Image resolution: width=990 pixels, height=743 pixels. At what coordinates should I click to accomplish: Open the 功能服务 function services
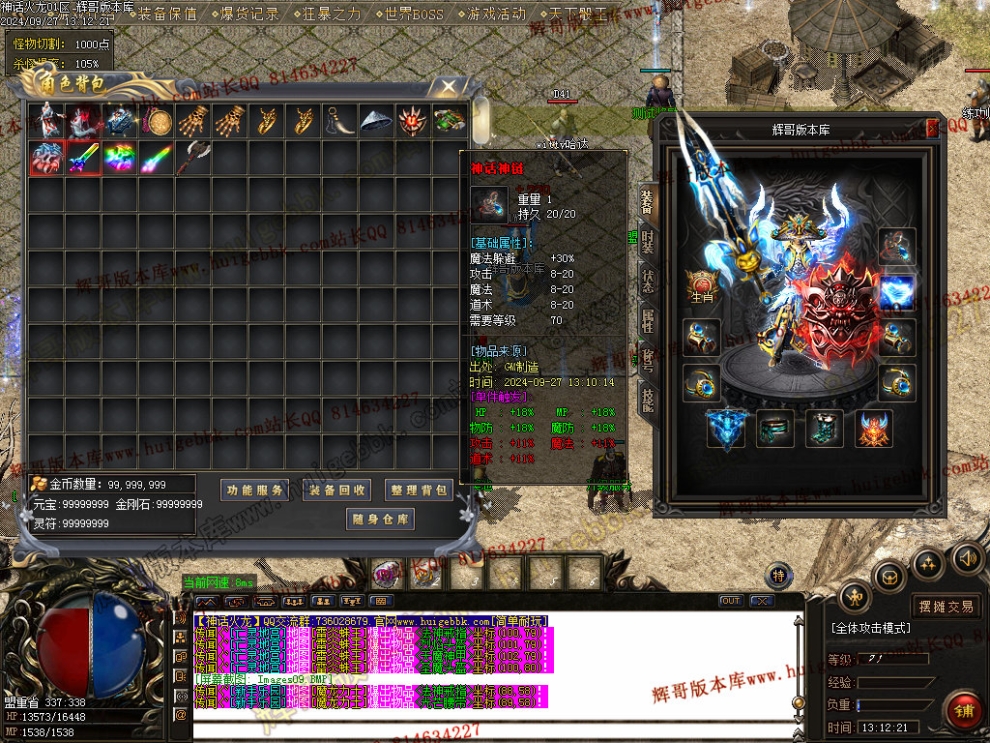click(x=254, y=490)
